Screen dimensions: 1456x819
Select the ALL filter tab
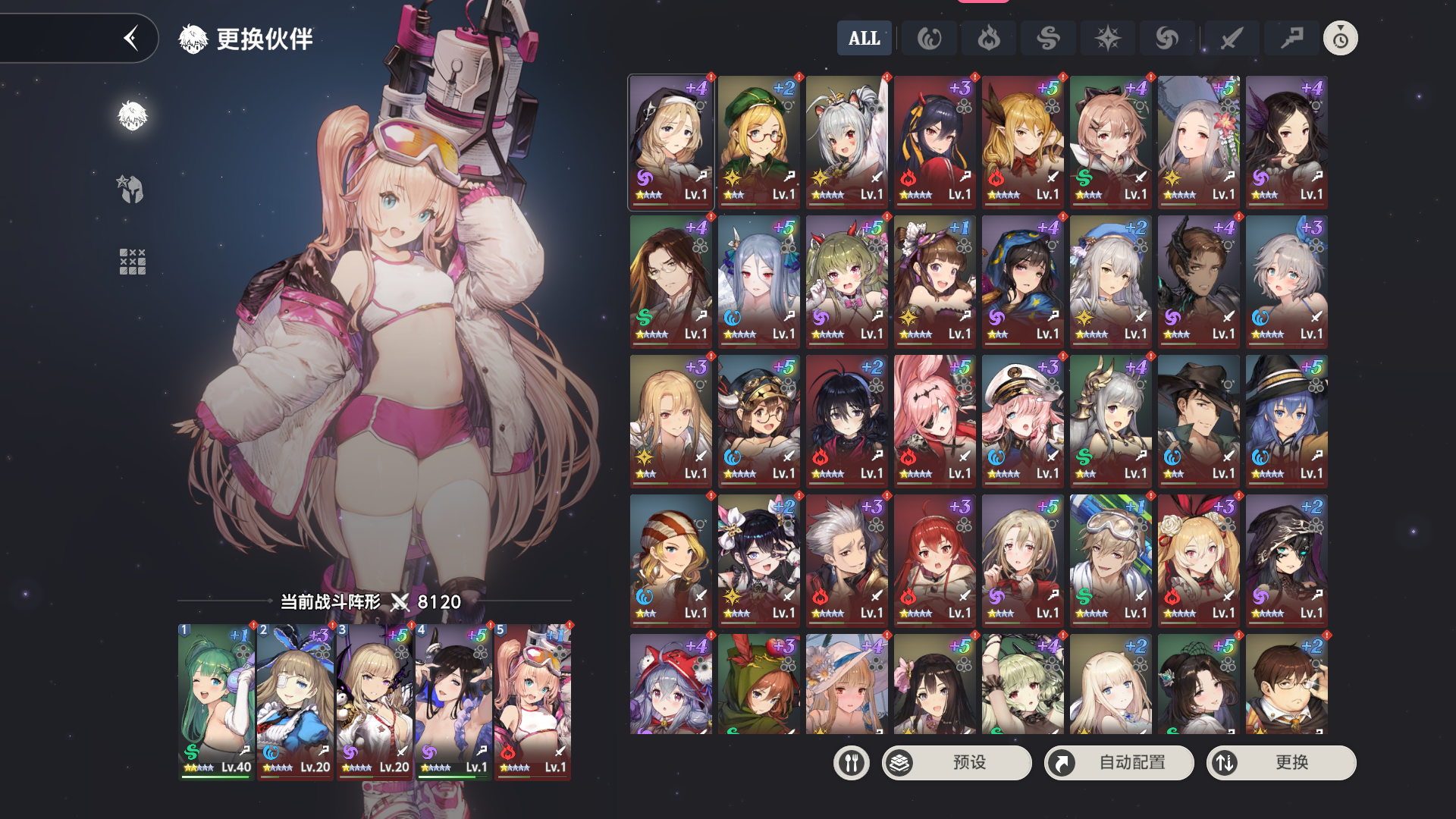864,38
